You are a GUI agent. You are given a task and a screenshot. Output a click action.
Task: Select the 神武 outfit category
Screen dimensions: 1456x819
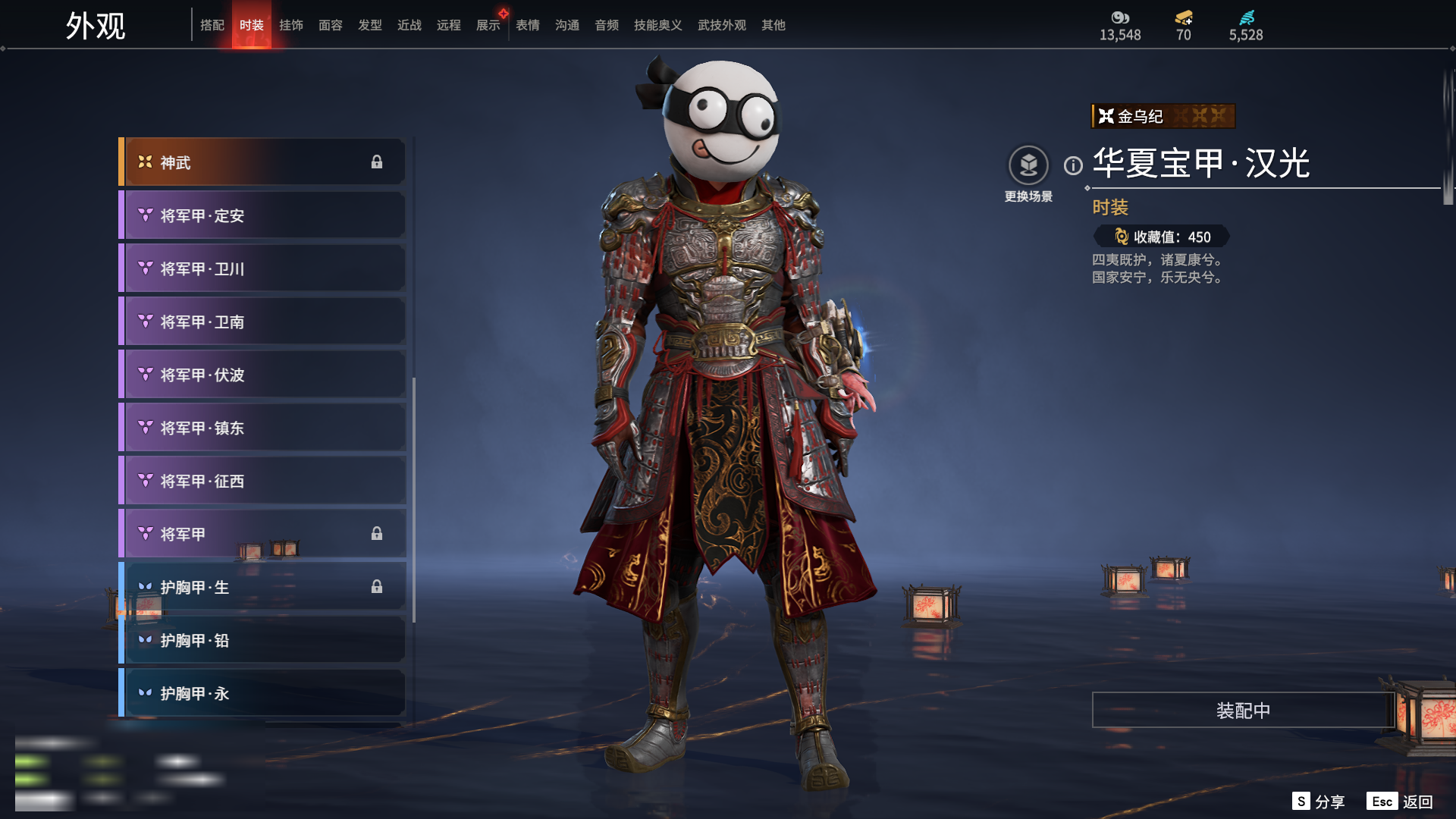(x=262, y=162)
